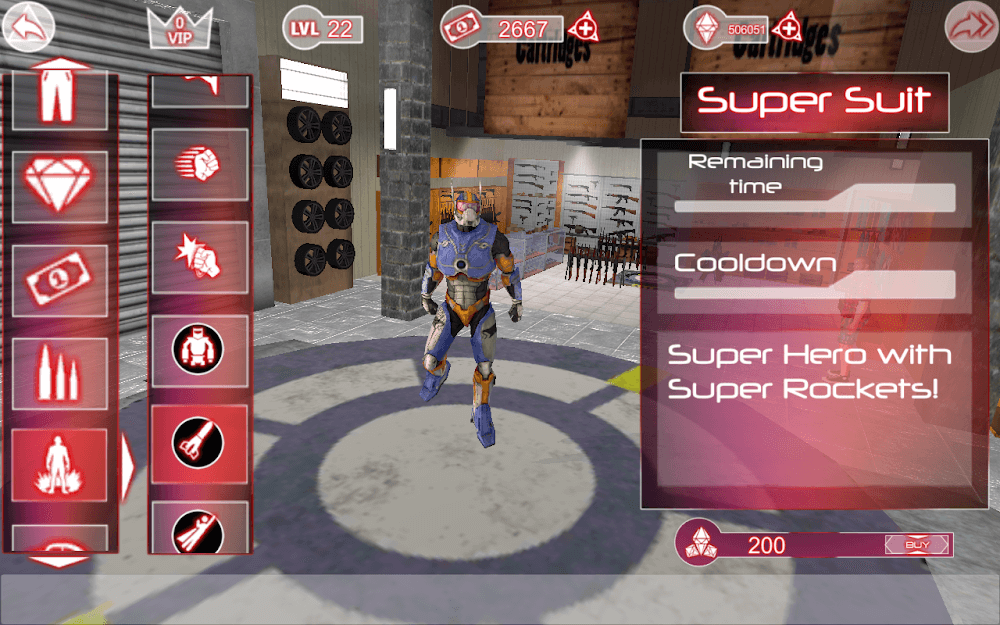
Task: Buy the Super Suit for 200 gems
Action: (916, 545)
